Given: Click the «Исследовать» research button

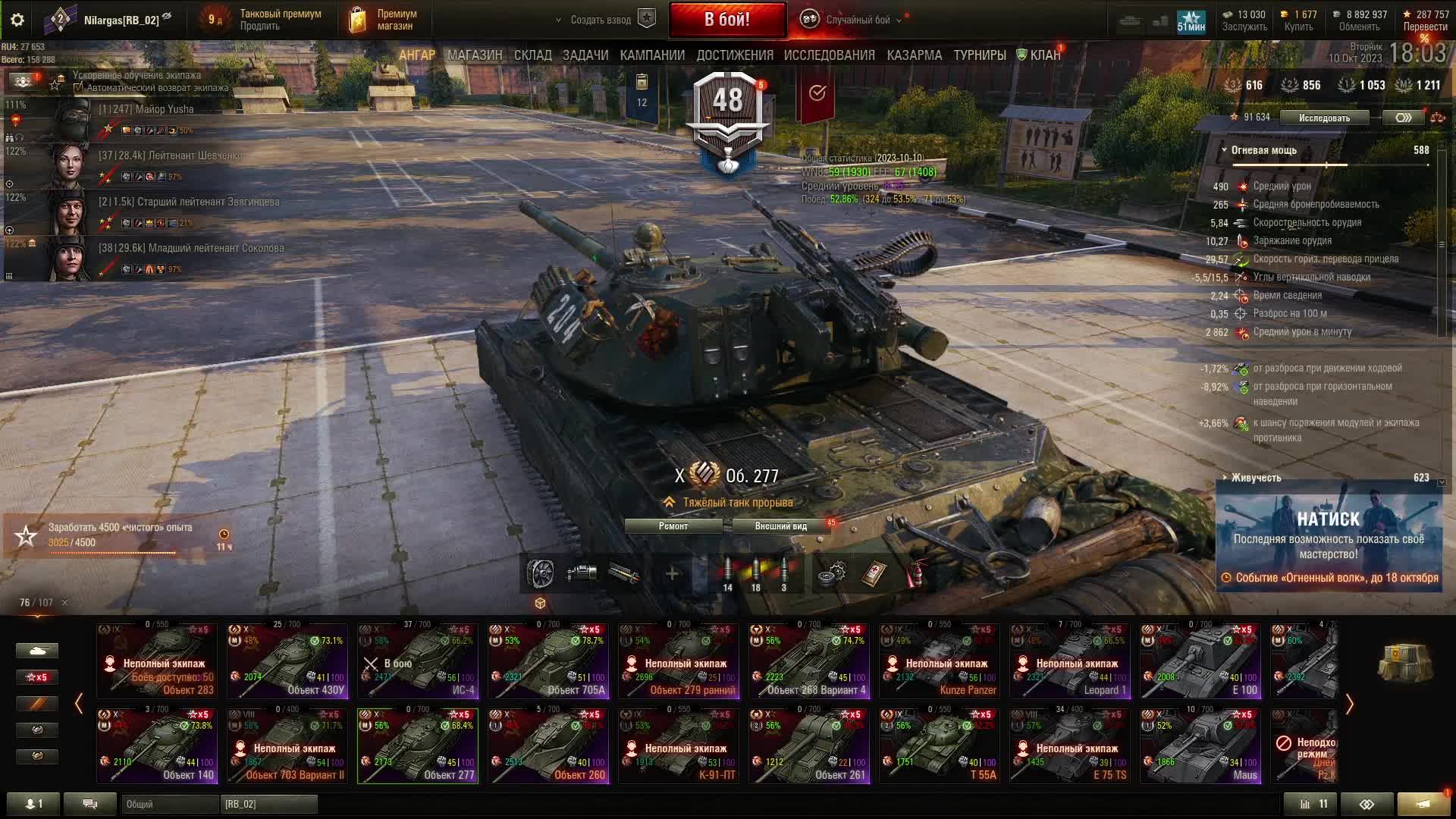Looking at the screenshot, I should tap(1324, 118).
